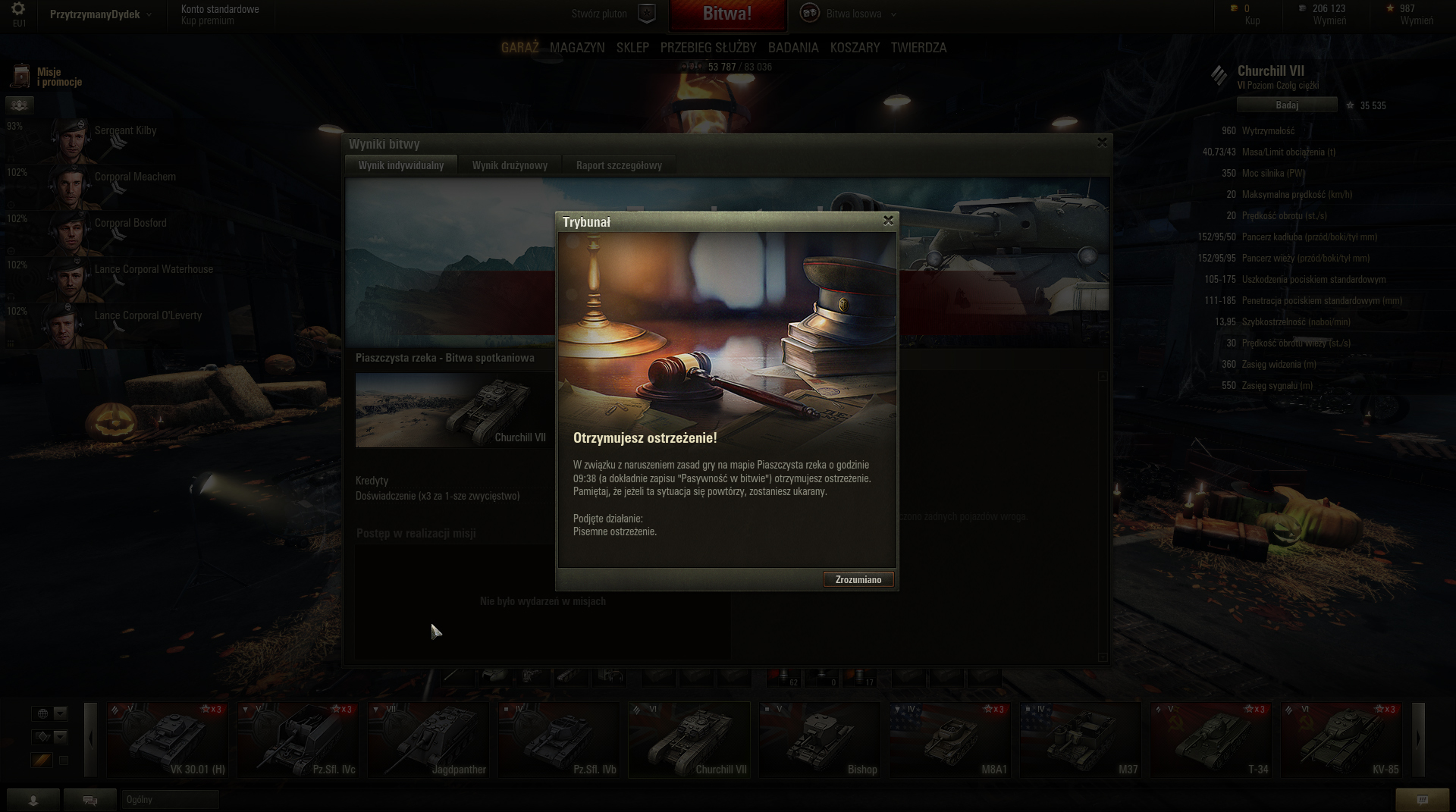1456x812 pixels.
Task: Go to the Sklep menu
Action: click(x=632, y=48)
